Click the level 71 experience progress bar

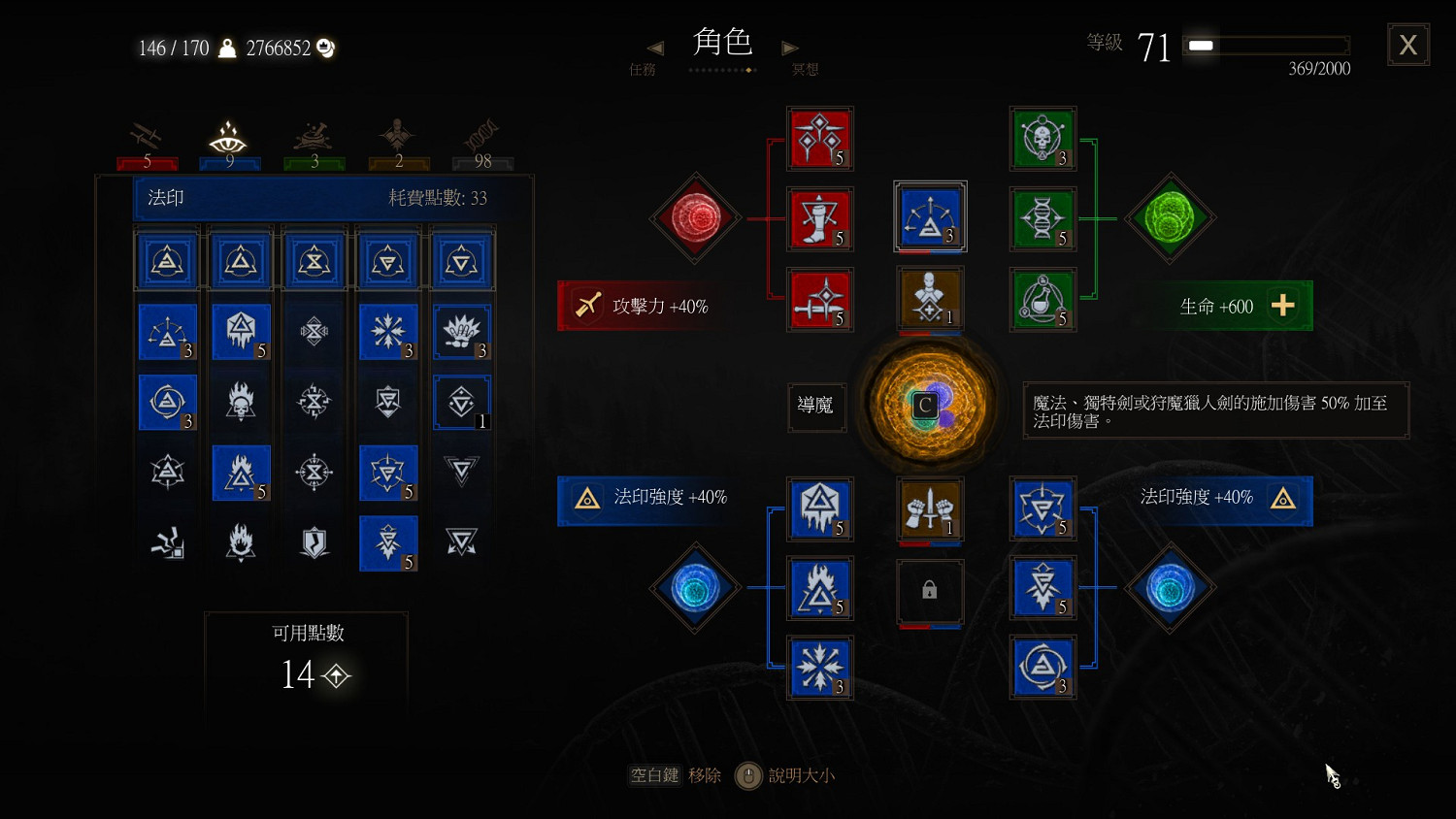(1265, 43)
